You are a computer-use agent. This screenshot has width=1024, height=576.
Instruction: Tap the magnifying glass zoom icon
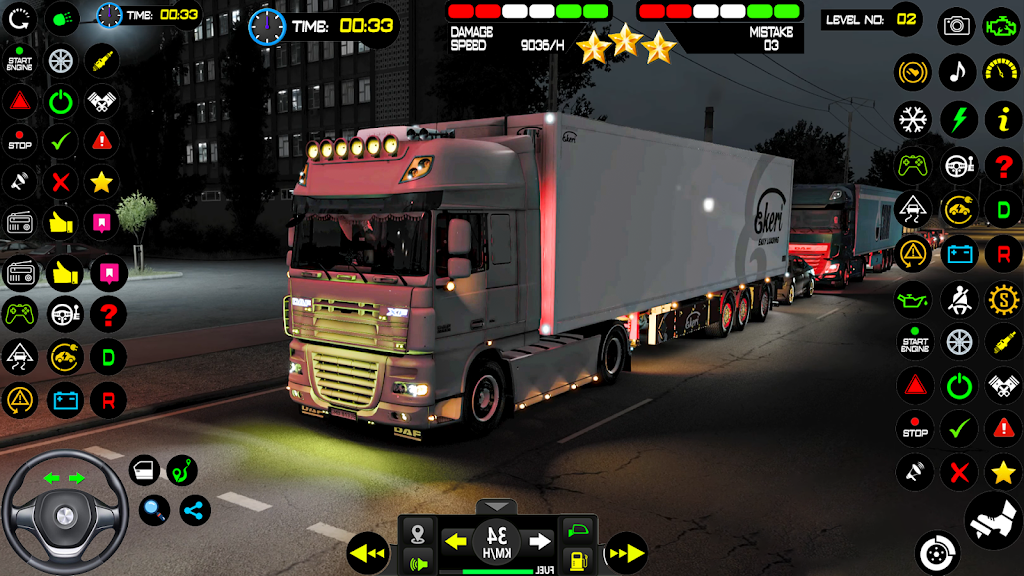point(153,510)
